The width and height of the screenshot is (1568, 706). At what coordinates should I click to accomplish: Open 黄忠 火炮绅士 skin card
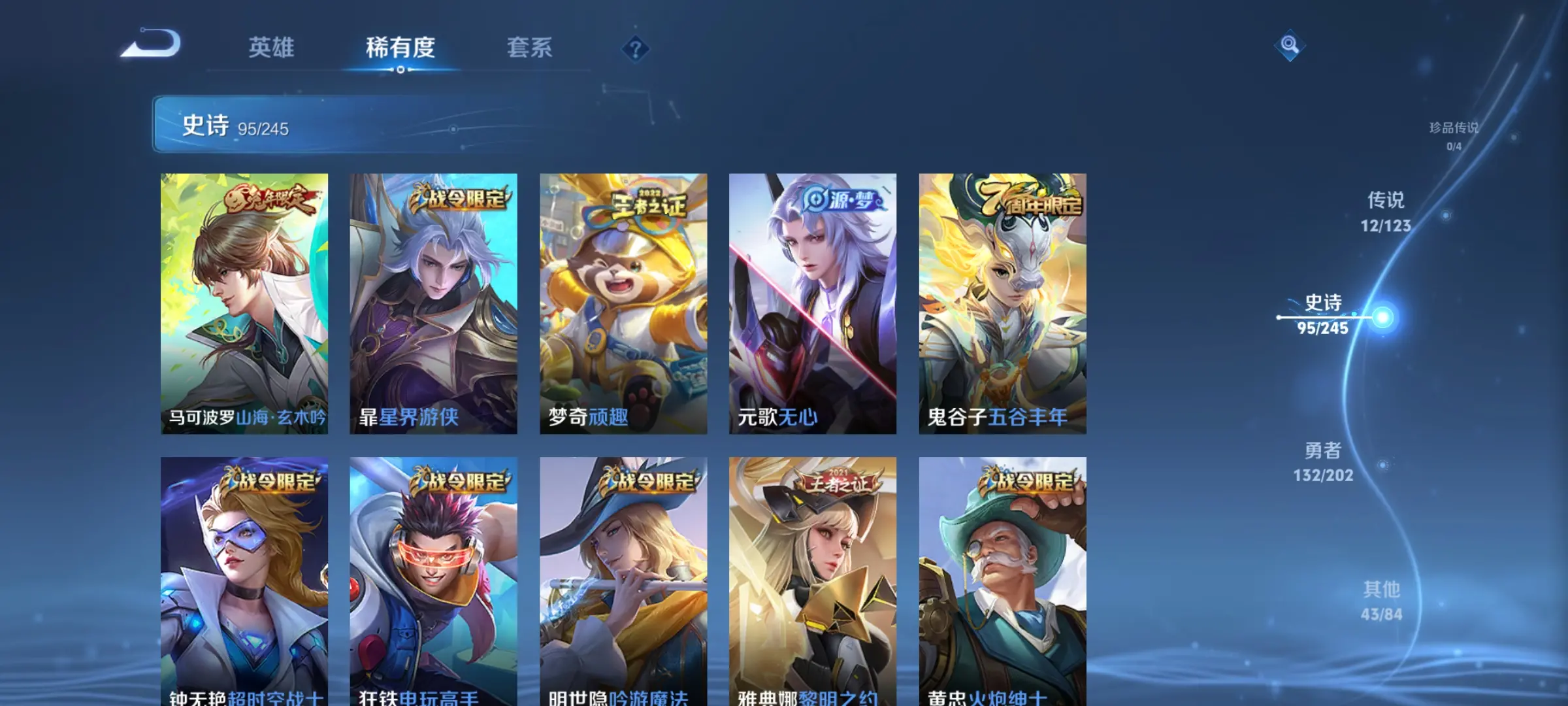(x=1002, y=582)
